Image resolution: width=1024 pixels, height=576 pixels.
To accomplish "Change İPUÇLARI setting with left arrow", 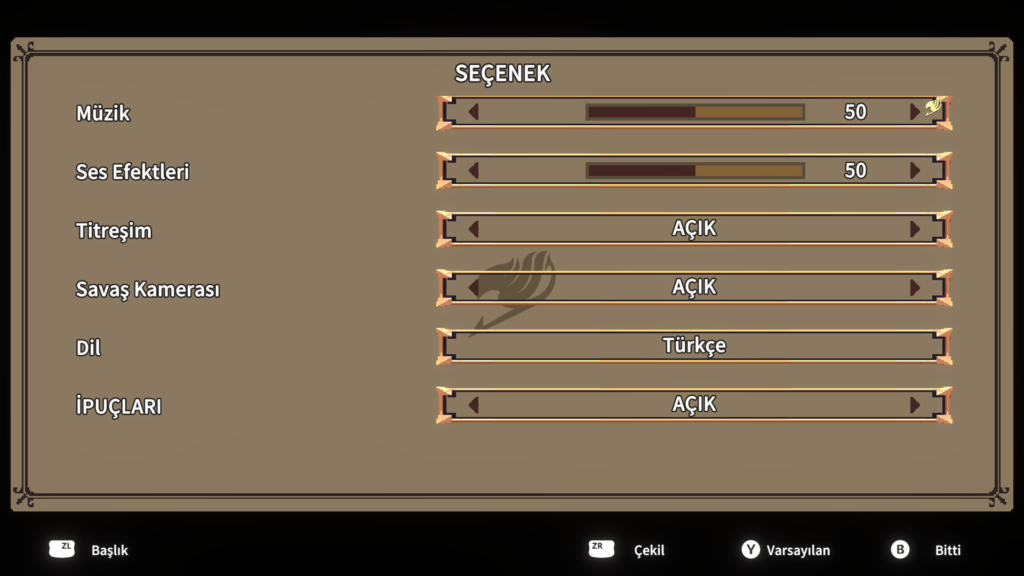I will pos(474,405).
